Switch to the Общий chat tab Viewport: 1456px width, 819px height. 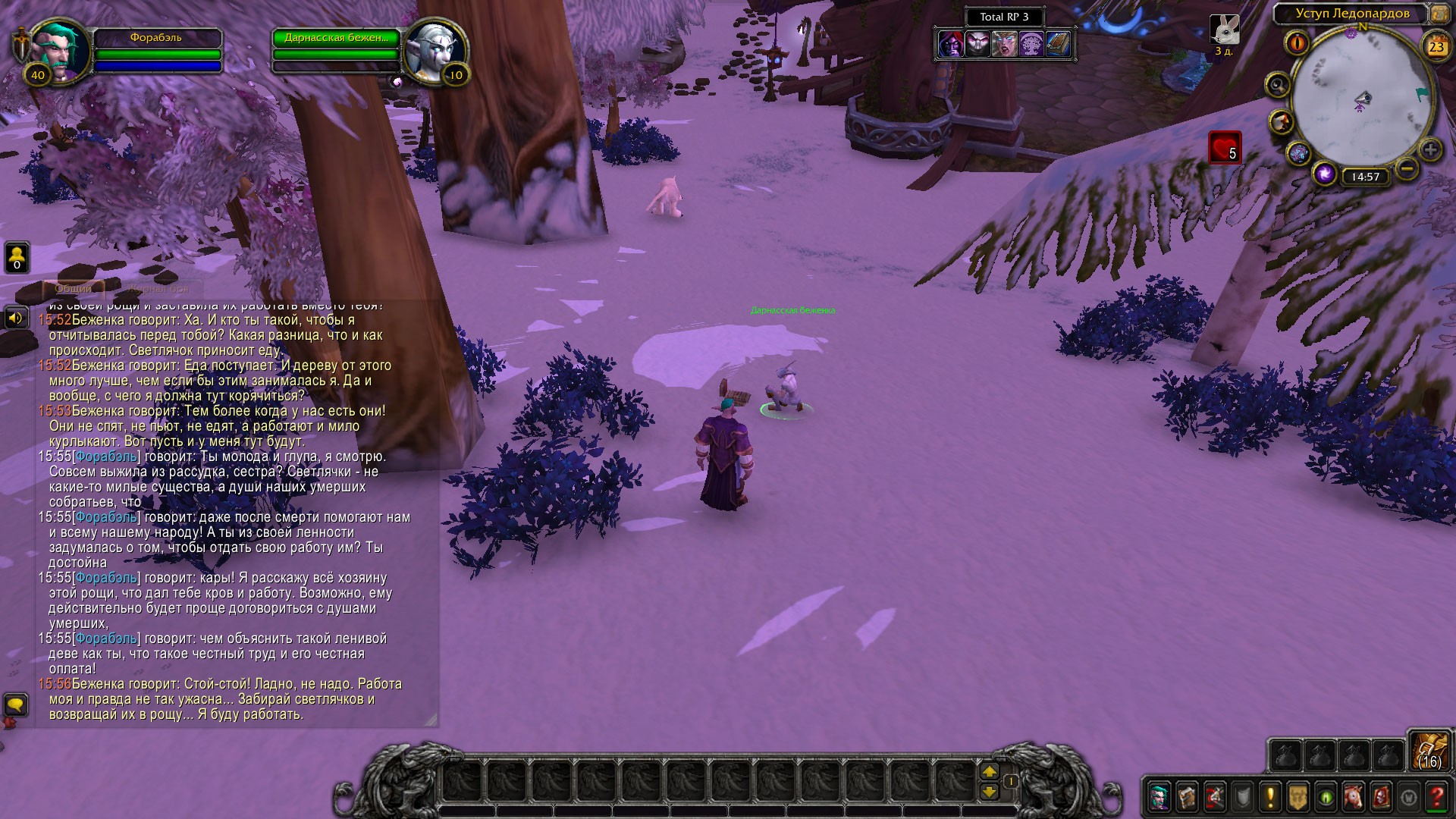(74, 288)
